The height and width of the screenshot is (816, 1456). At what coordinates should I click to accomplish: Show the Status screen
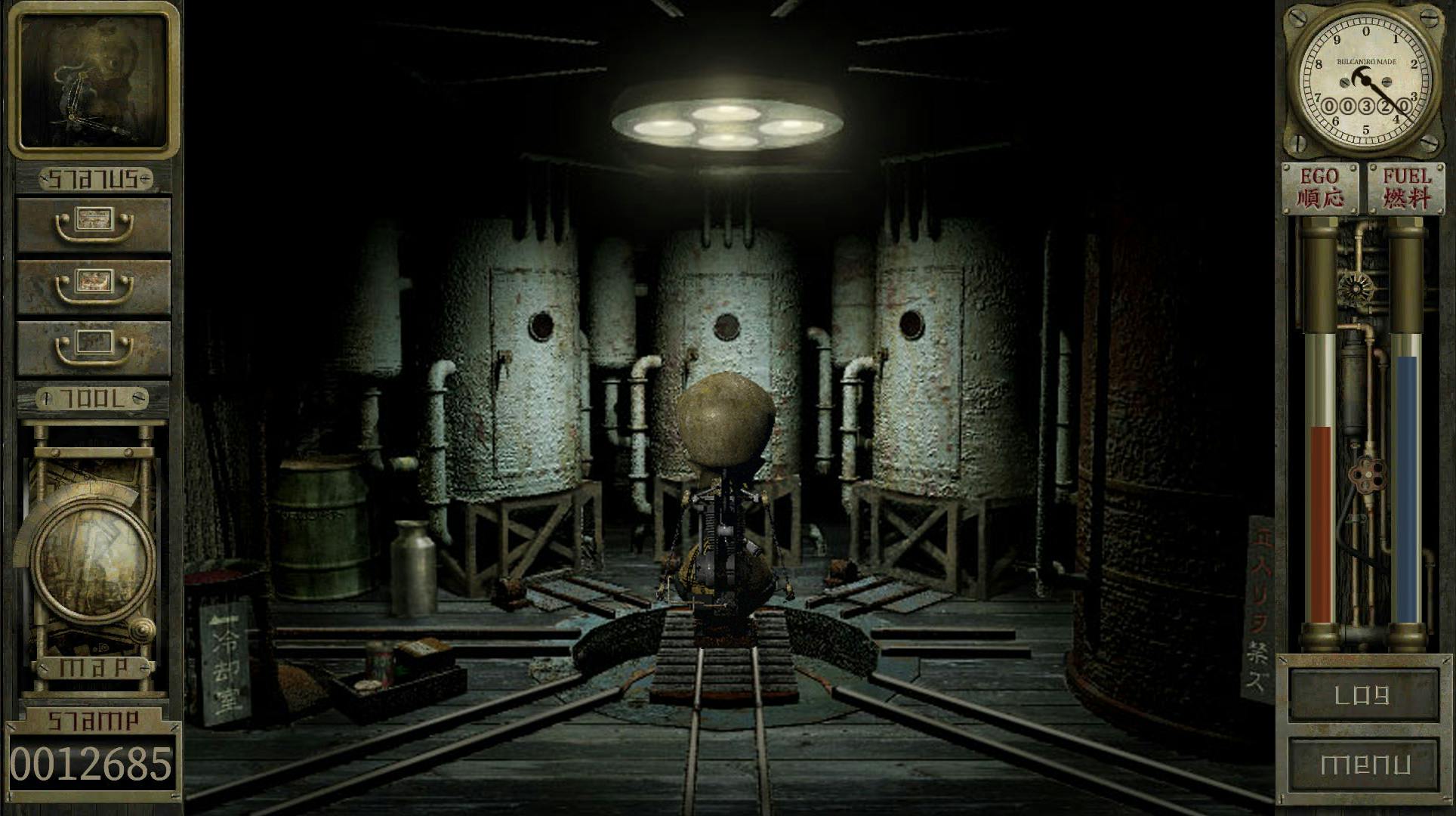point(94,179)
